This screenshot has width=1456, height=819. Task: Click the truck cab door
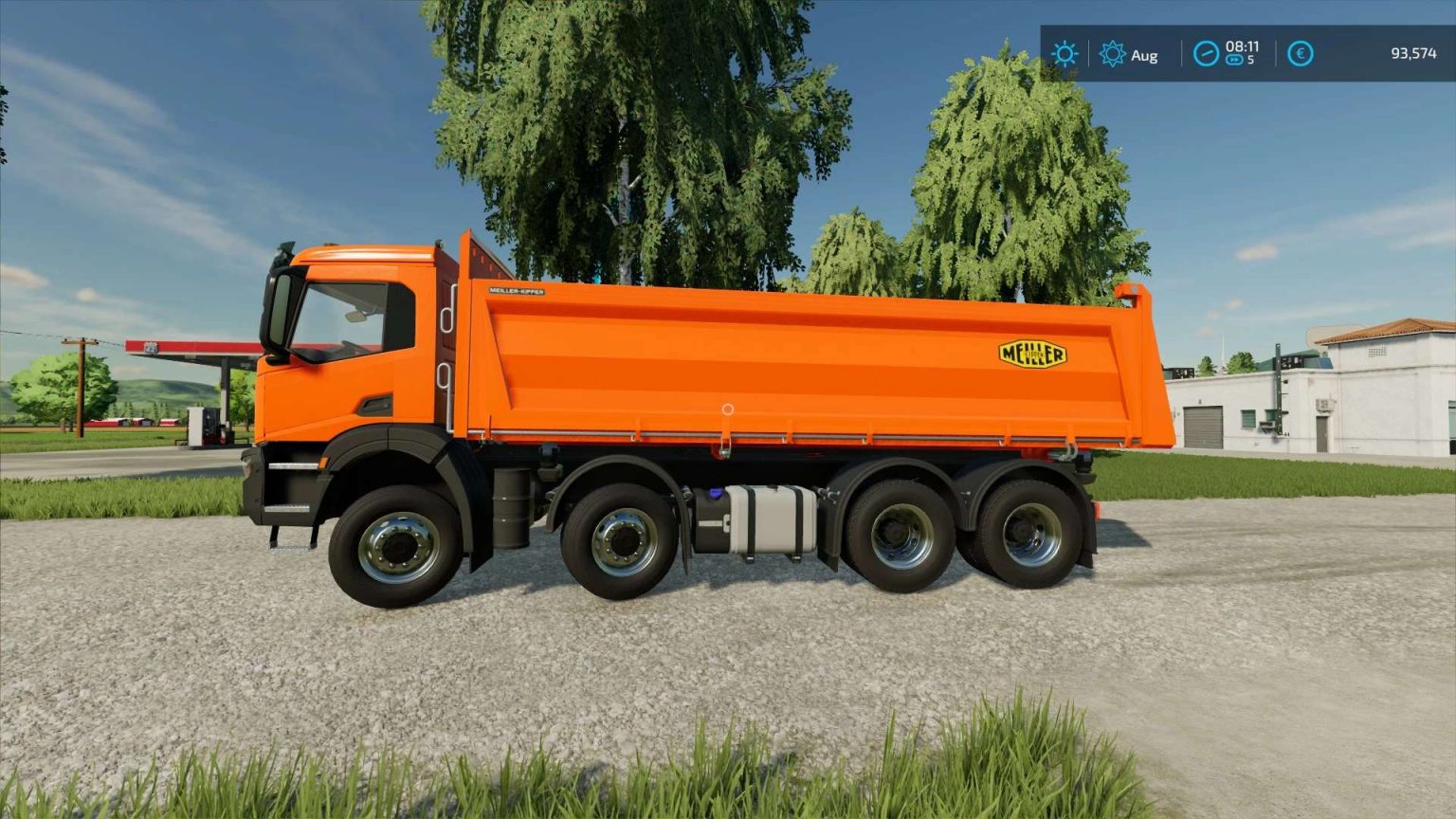click(351, 360)
